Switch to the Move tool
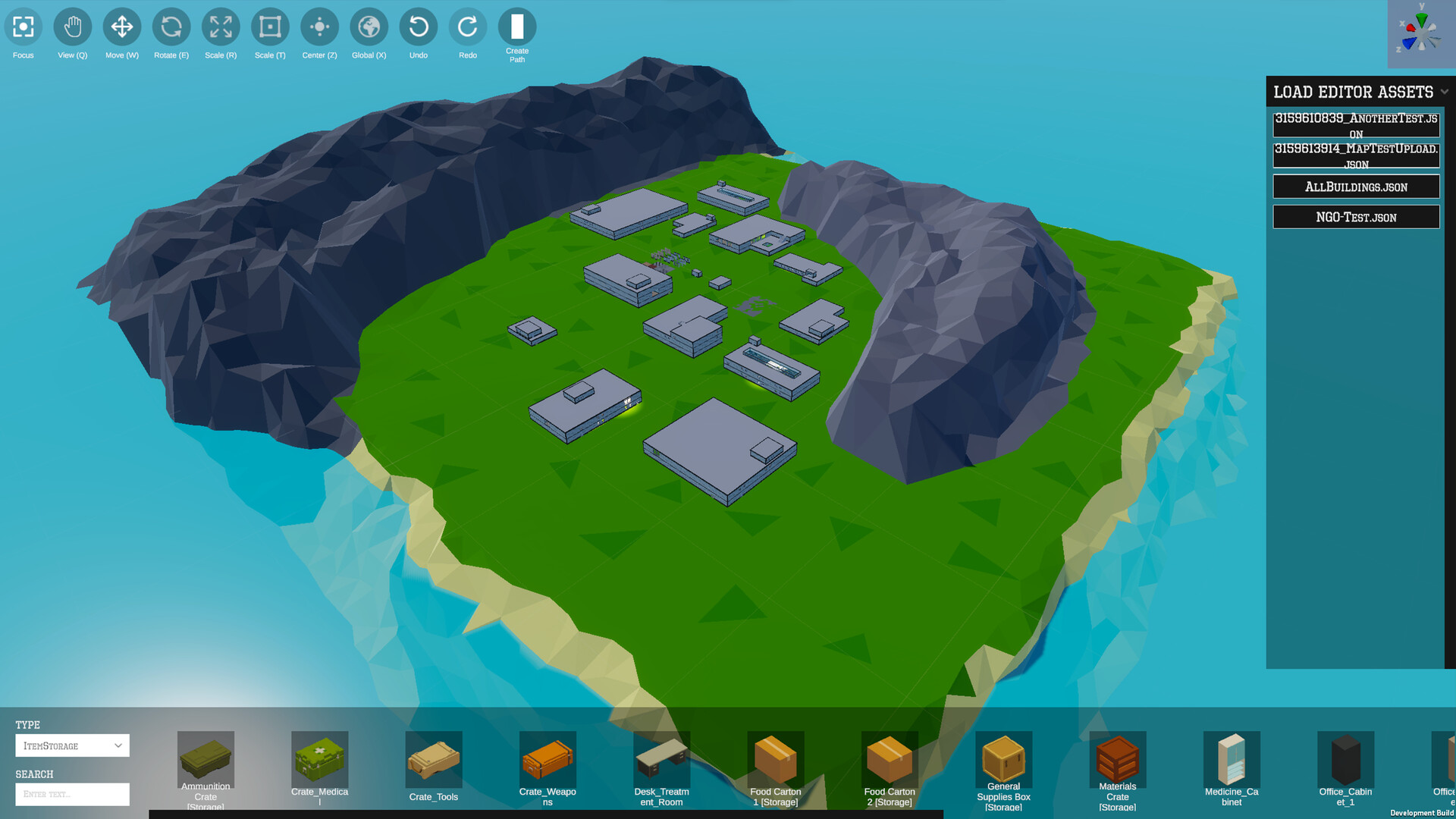The width and height of the screenshot is (1456, 819). [121, 27]
